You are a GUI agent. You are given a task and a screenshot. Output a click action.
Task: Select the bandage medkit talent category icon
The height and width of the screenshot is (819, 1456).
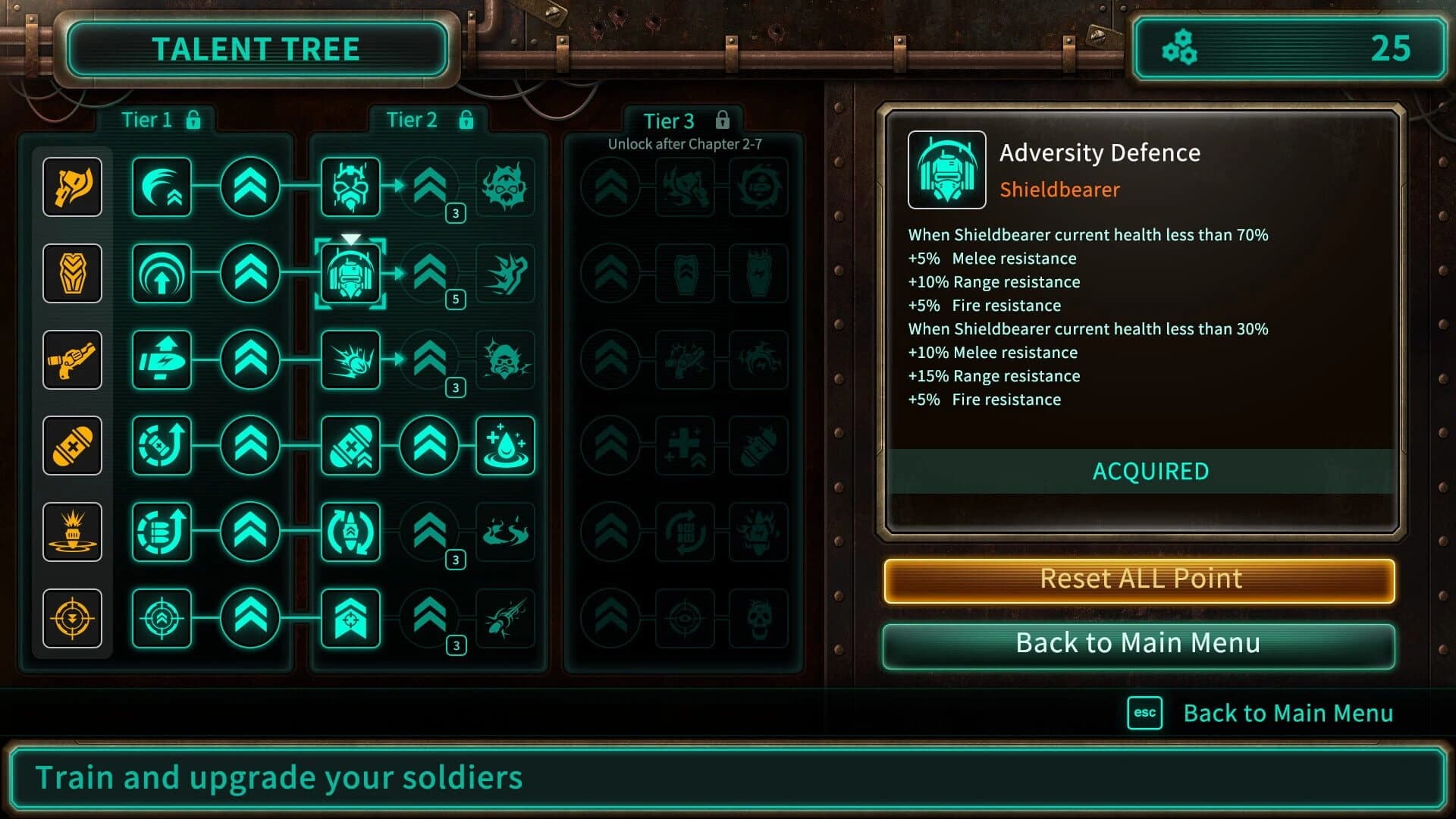coord(73,446)
